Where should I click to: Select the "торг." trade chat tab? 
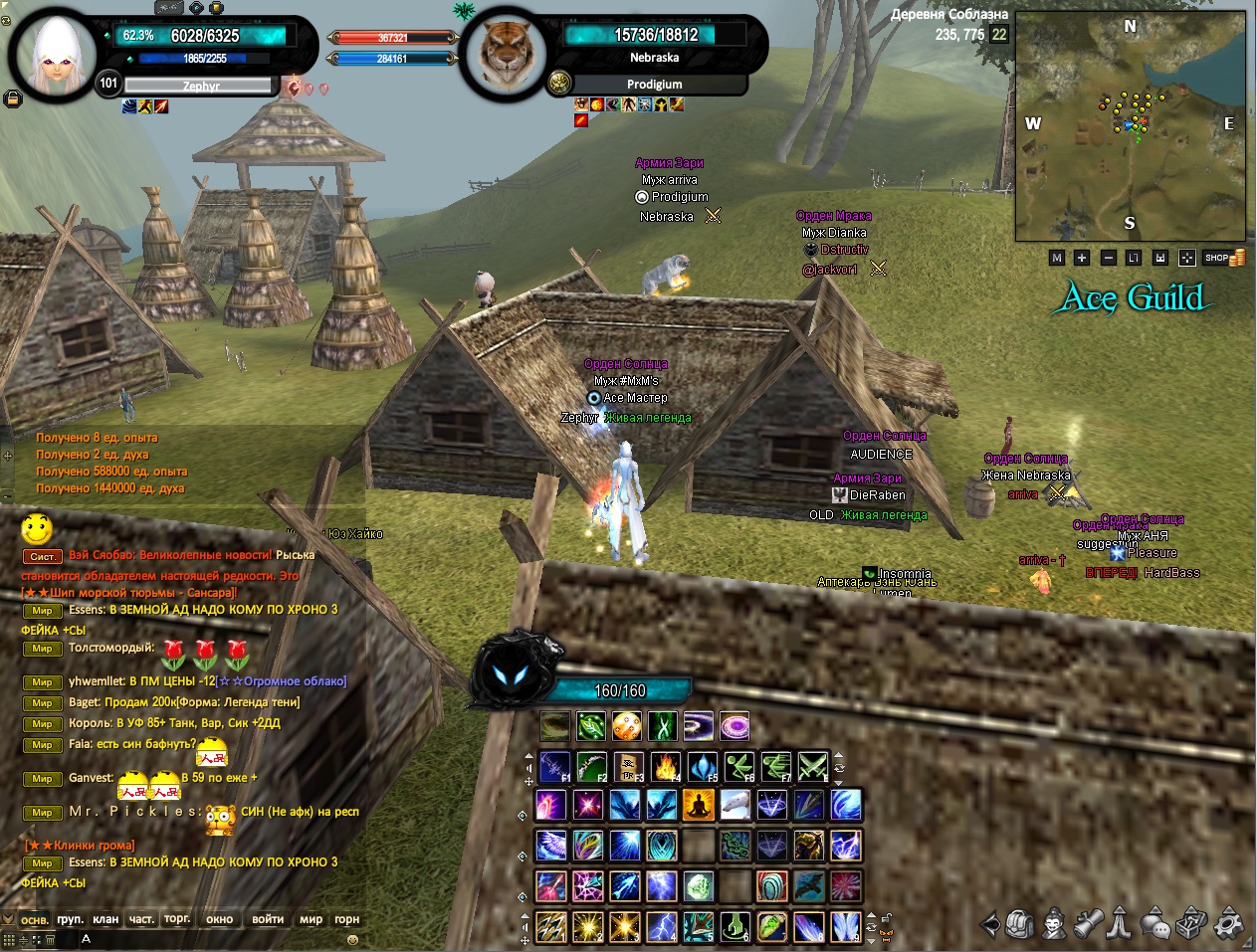pyautogui.click(x=177, y=919)
